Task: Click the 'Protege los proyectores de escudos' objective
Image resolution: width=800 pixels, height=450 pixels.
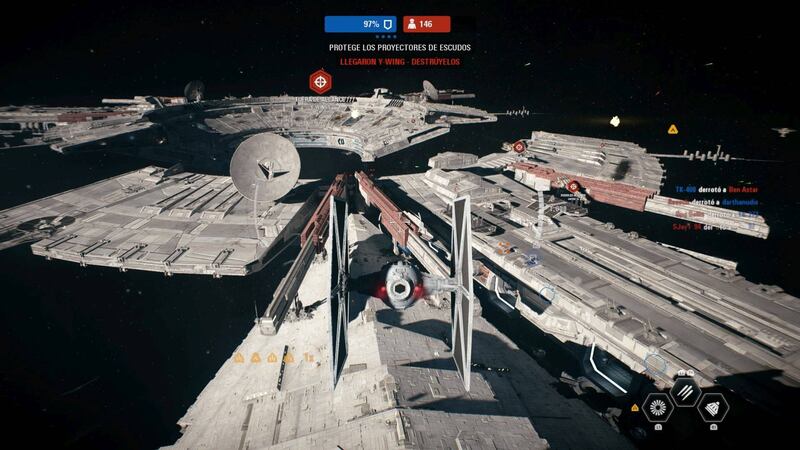Action: pyautogui.click(x=400, y=47)
